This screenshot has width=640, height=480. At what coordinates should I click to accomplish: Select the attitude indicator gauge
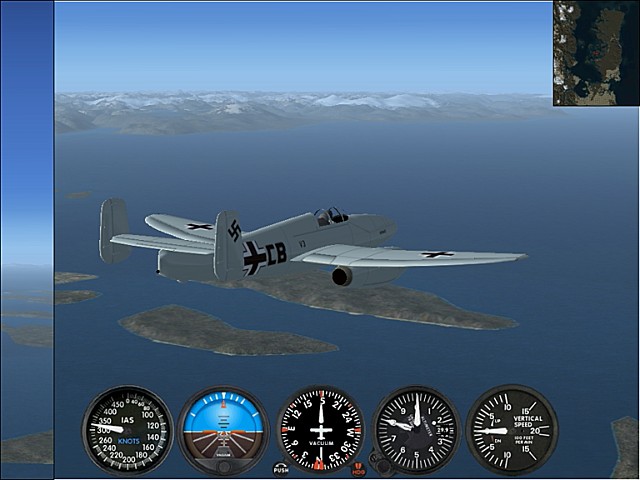click(x=223, y=430)
